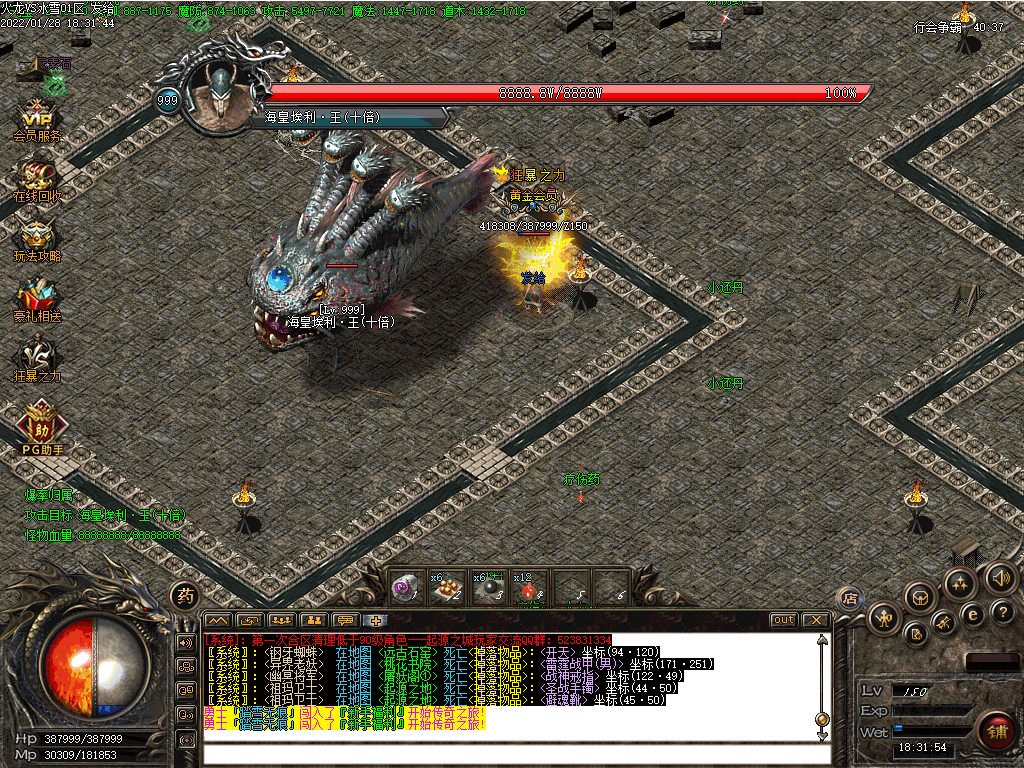The height and width of the screenshot is (768, 1024).
Task: Close the chat window with X
Action: point(816,620)
